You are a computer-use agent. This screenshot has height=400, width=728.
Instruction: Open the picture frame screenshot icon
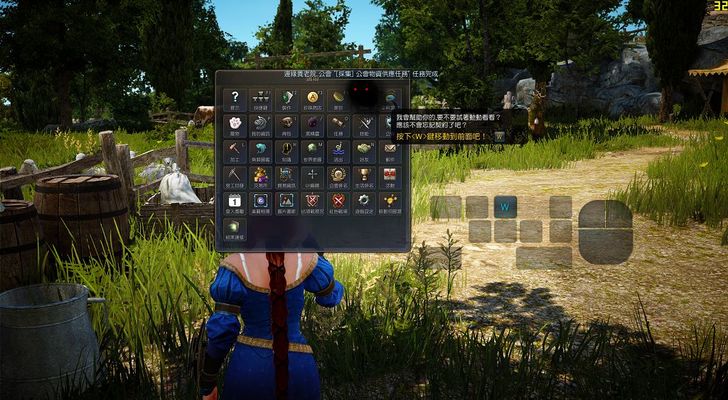tap(287, 201)
